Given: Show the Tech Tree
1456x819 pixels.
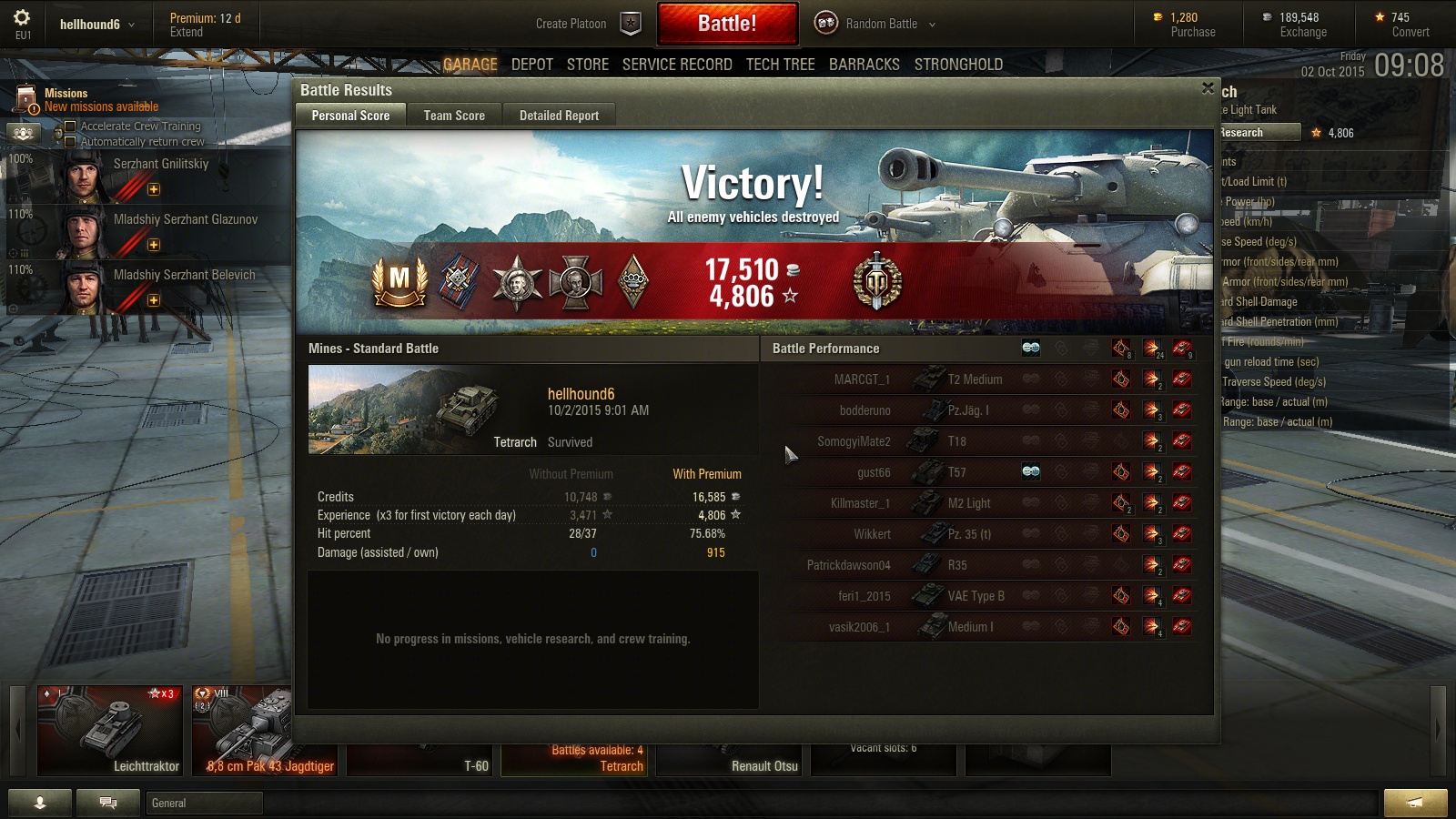Looking at the screenshot, I should pyautogui.click(x=781, y=65).
